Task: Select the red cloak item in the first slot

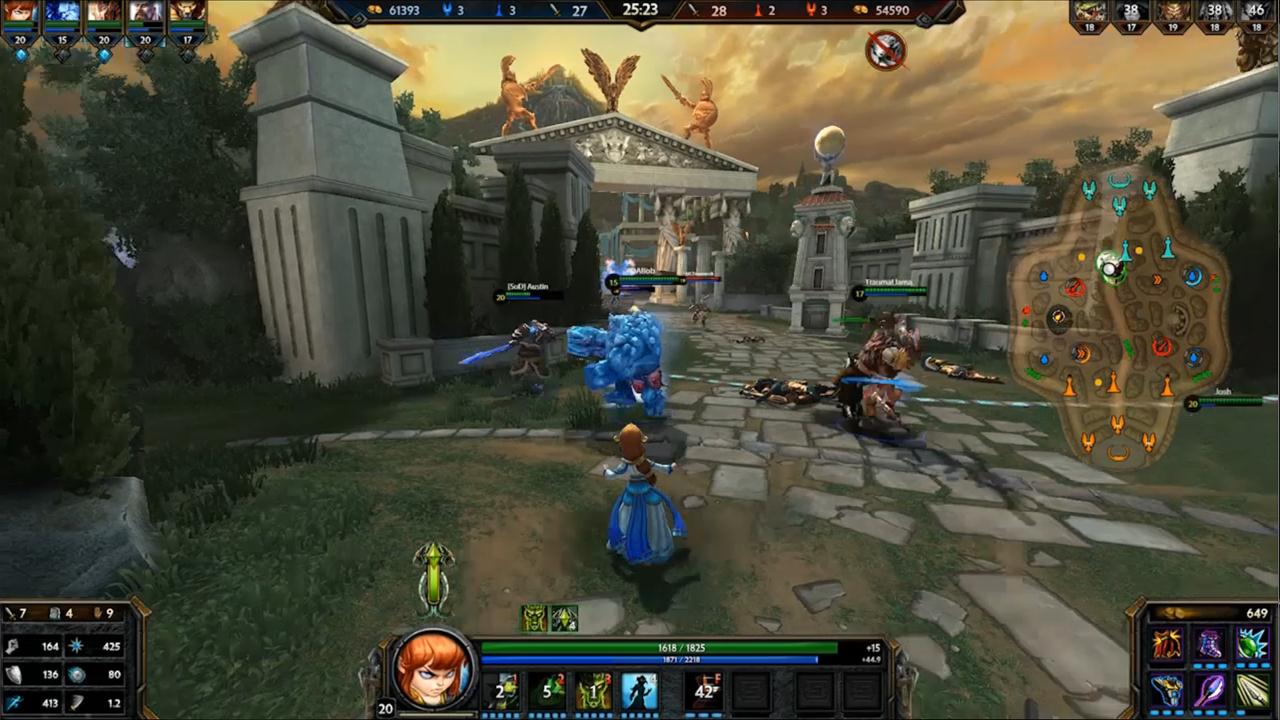Action: 1167,644
